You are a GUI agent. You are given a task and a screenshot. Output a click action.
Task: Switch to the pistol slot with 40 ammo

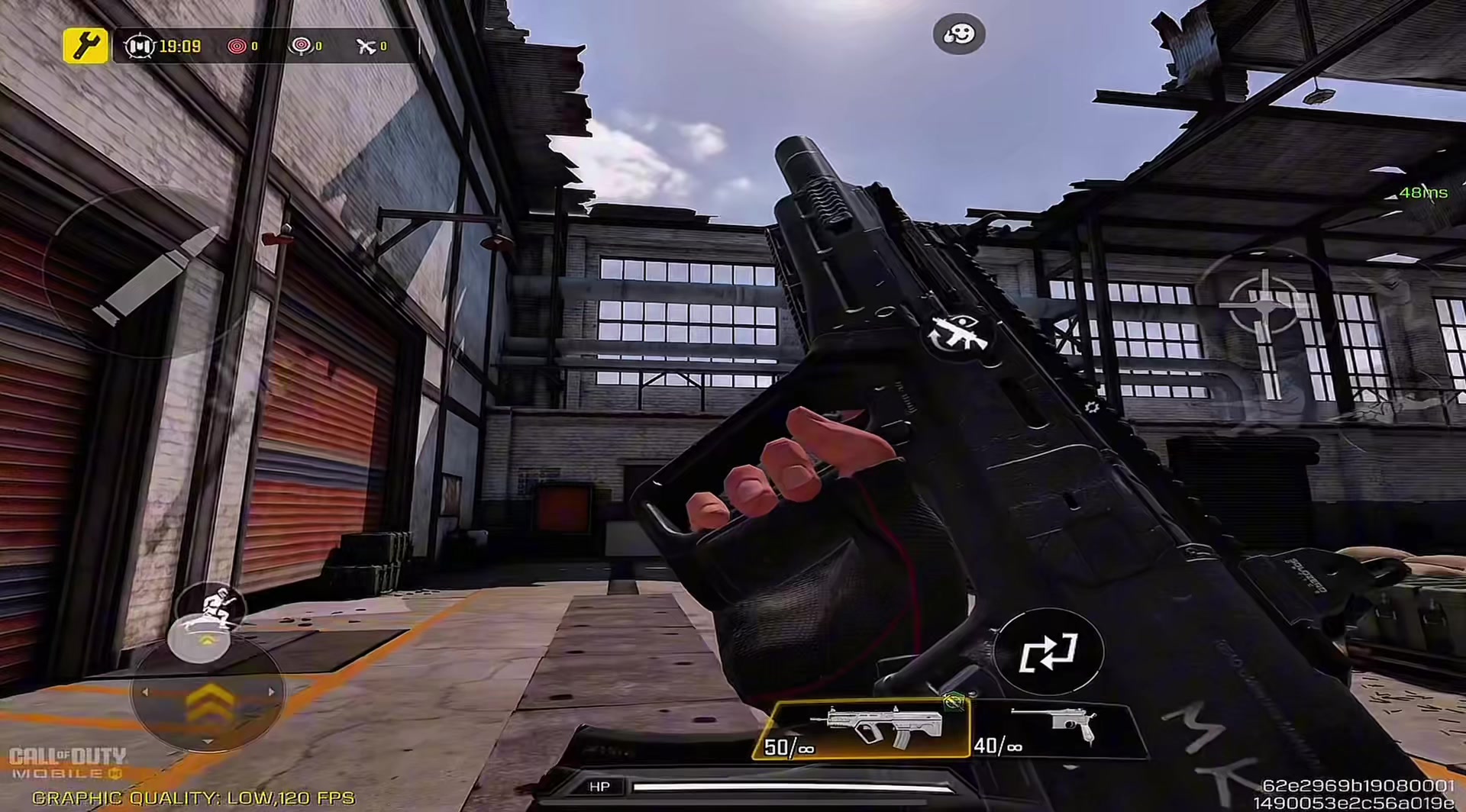pyautogui.click(x=1056, y=730)
